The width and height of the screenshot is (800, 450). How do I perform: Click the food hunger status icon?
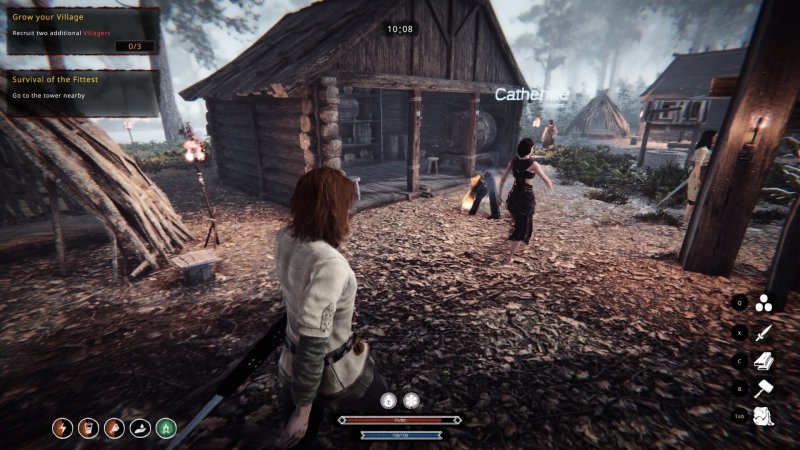point(114,428)
